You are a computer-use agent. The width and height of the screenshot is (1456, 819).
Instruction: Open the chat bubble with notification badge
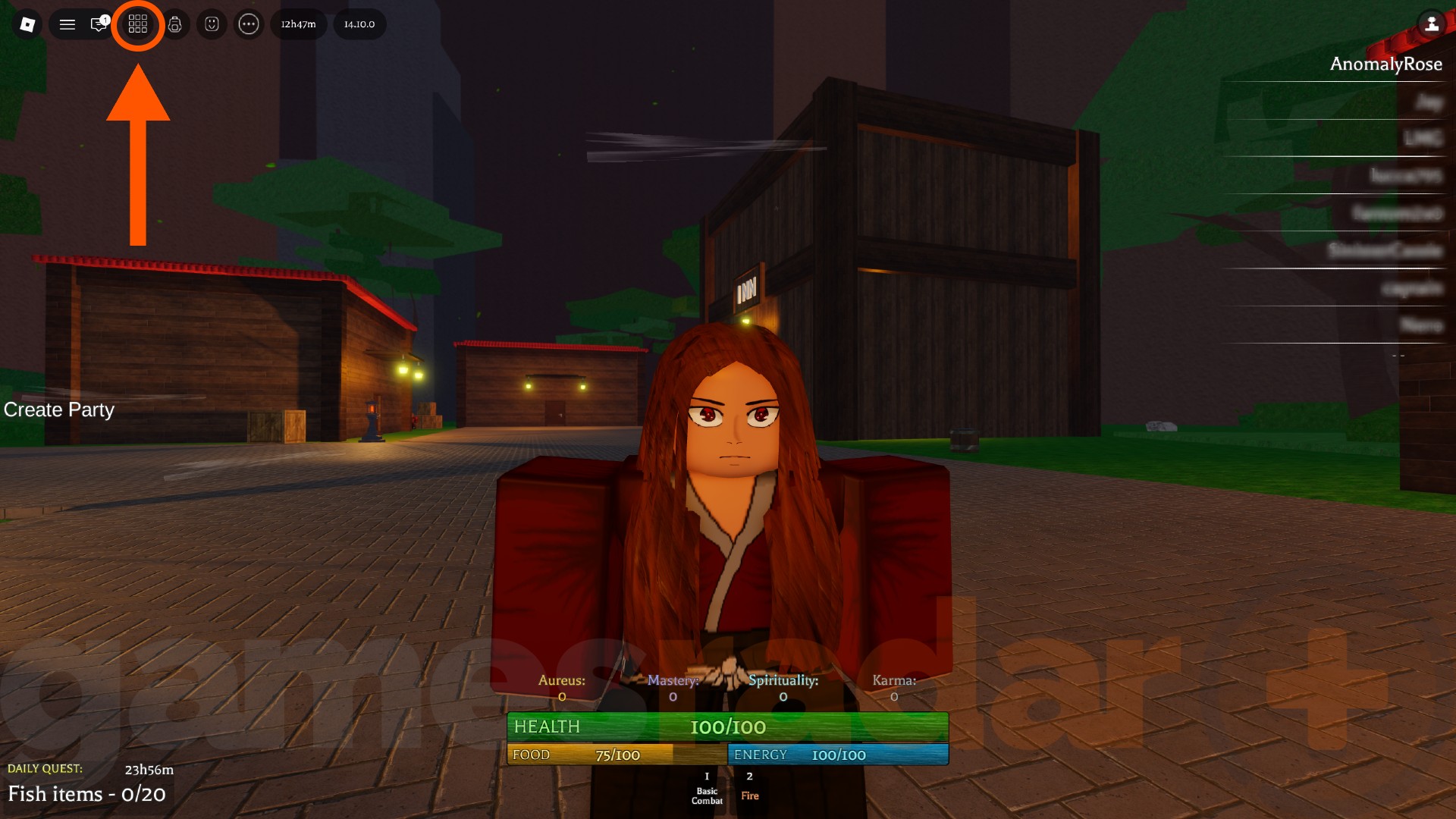click(98, 24)
